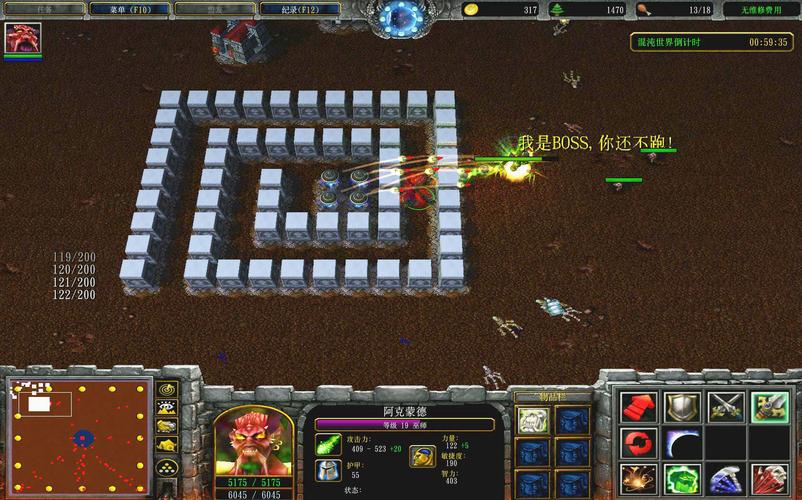The height and width of the screenshot is (500, 802).
Task: Activate the minimap signal ping button
Action: pyautogui.click(x=166, y=389)
